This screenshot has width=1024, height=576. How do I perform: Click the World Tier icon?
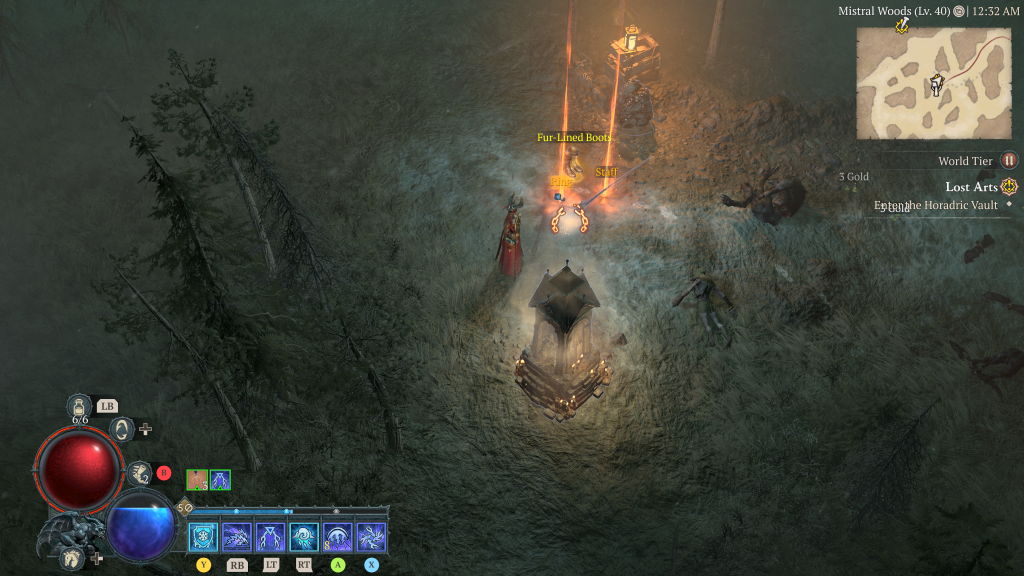(1009, 160)
